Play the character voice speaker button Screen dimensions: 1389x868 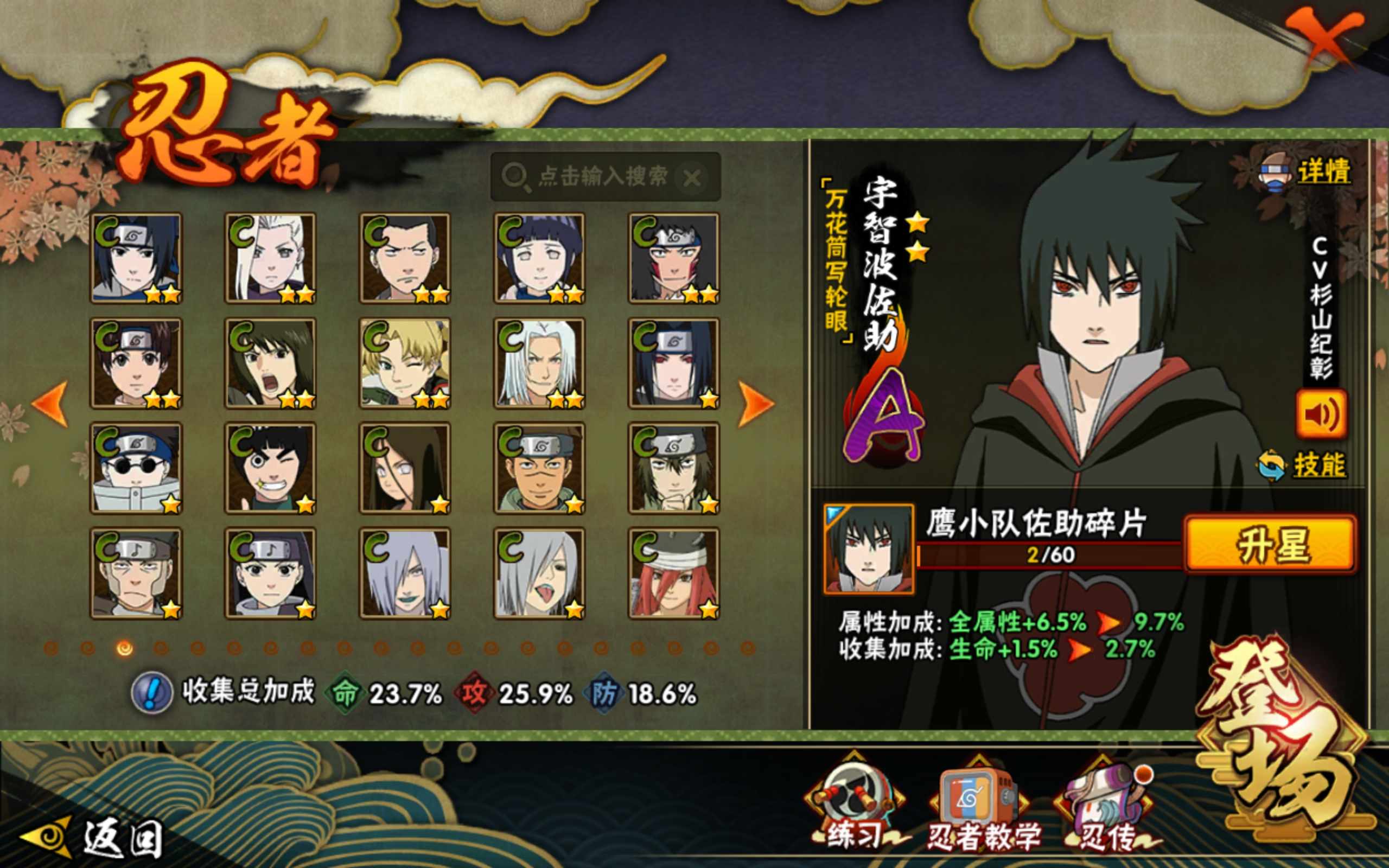click(1320, 413)
